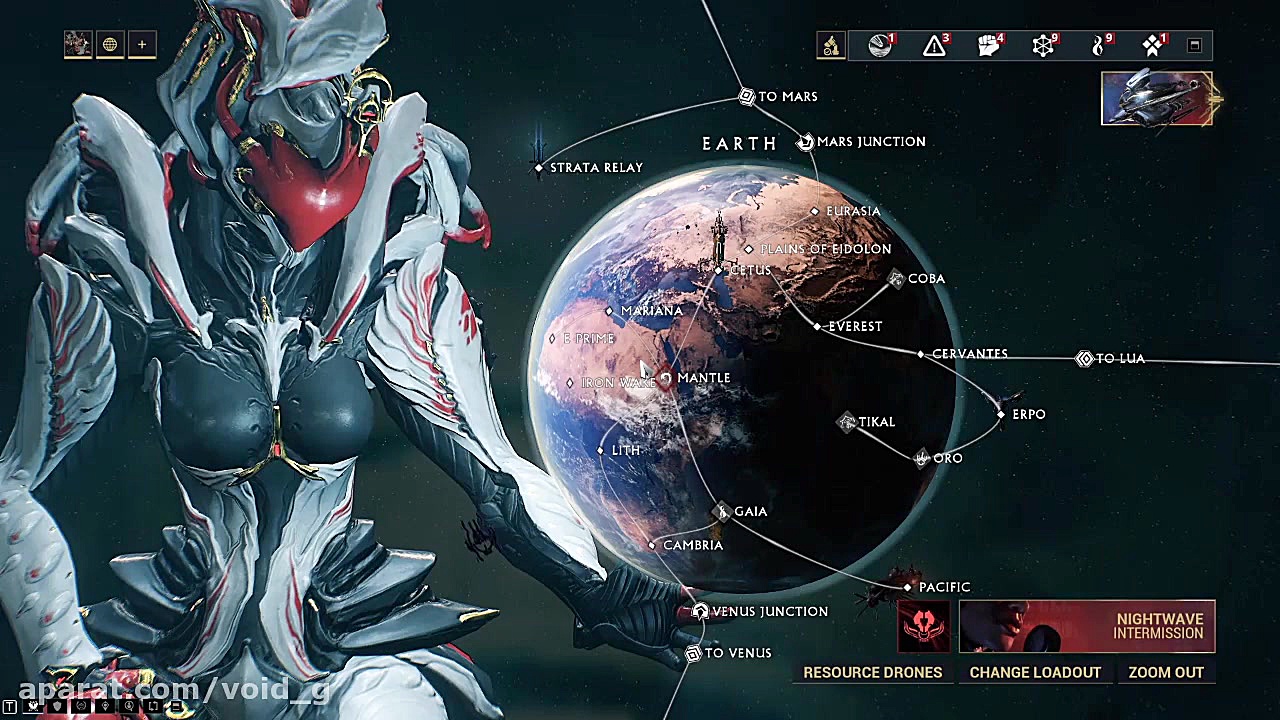1280x720 pixels.
Task: Click the plus button to invite players
Action: coord(142,44)
